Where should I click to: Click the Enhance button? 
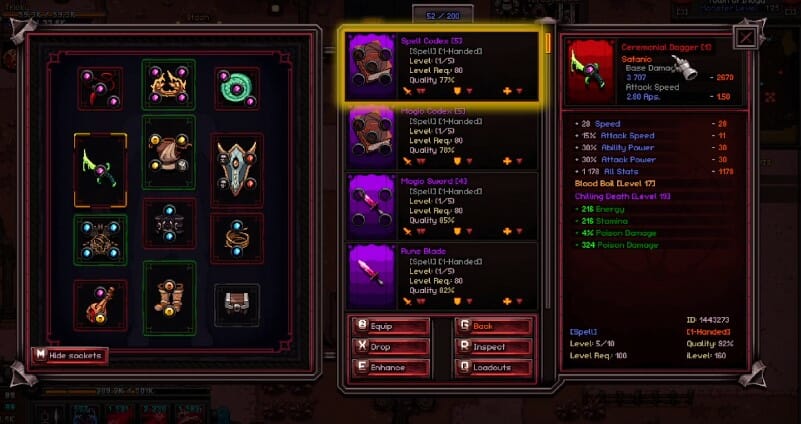tap(392, 367)
